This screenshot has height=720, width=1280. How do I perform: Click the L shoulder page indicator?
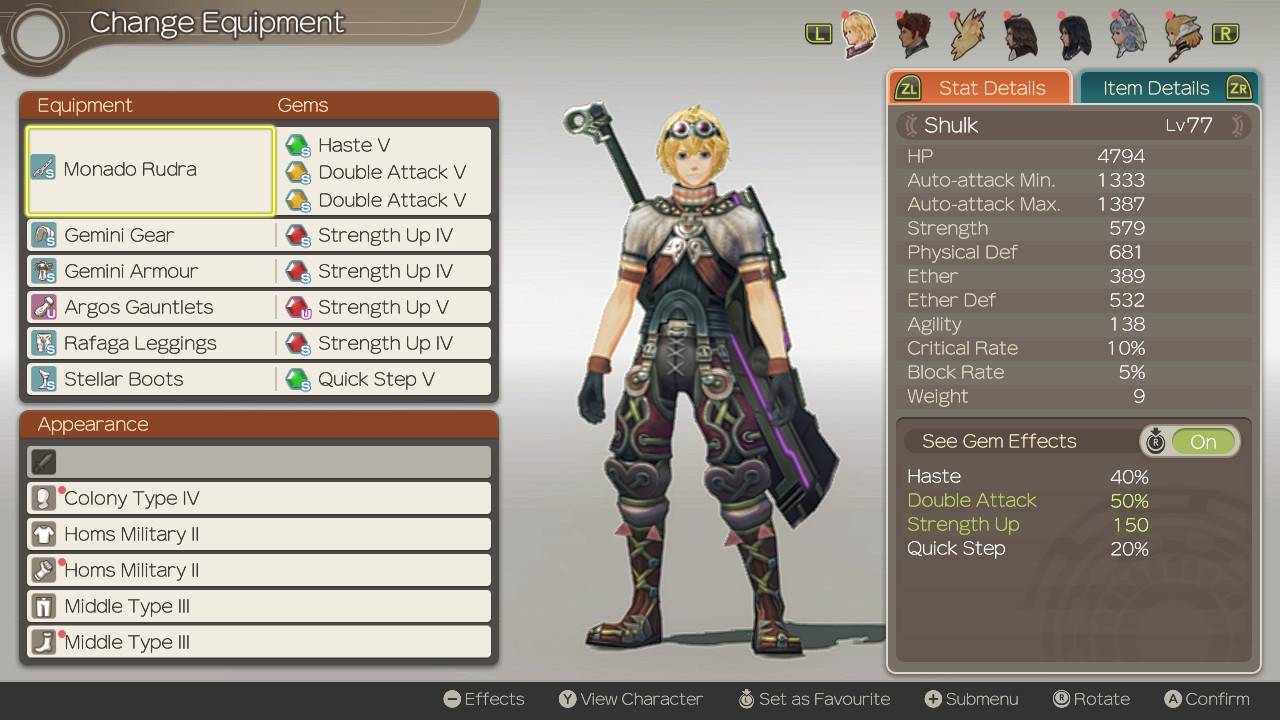click(818, 33)
